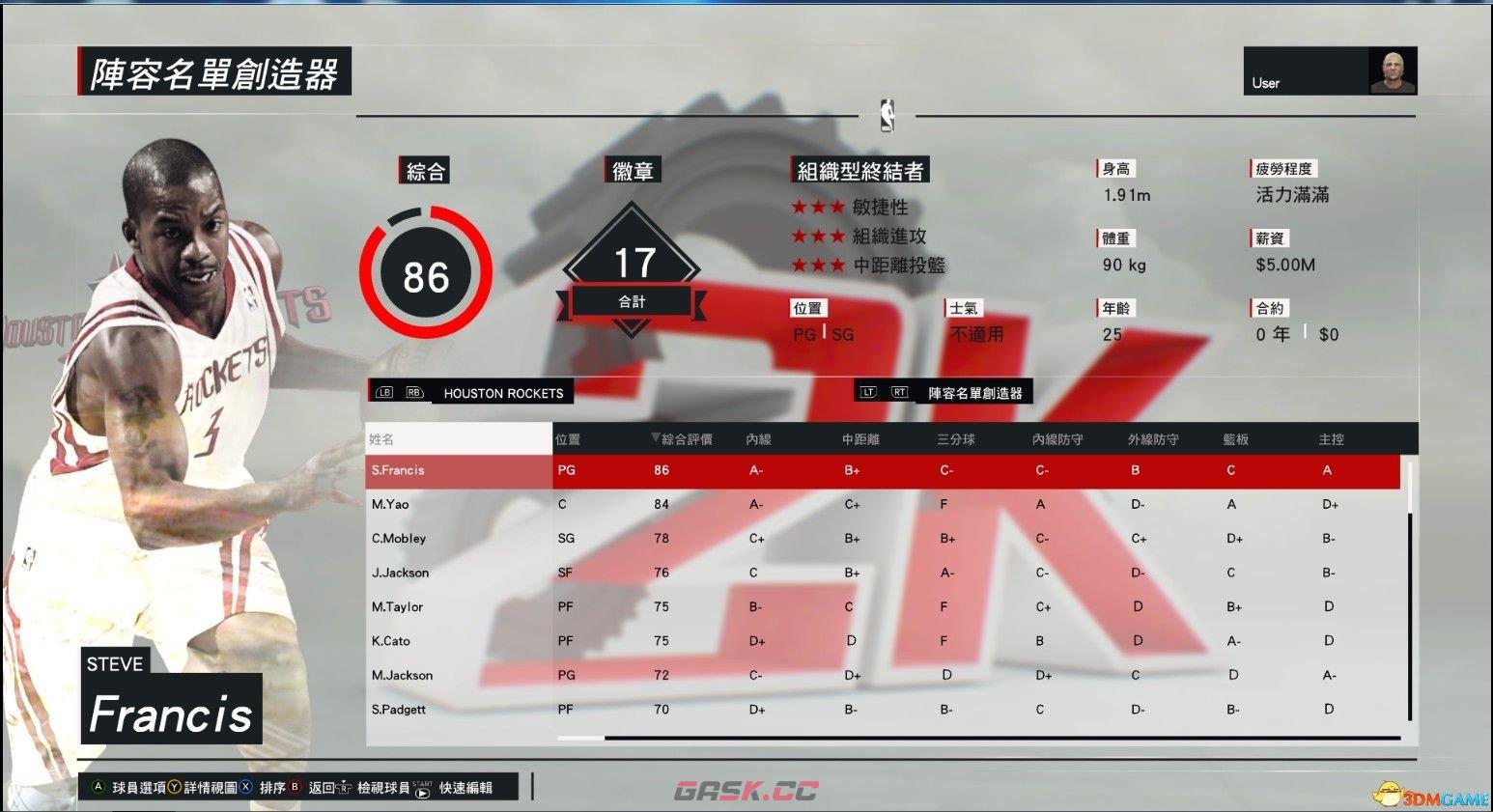Click the RT icon for 檢視球員

click(x=345, y=787)
